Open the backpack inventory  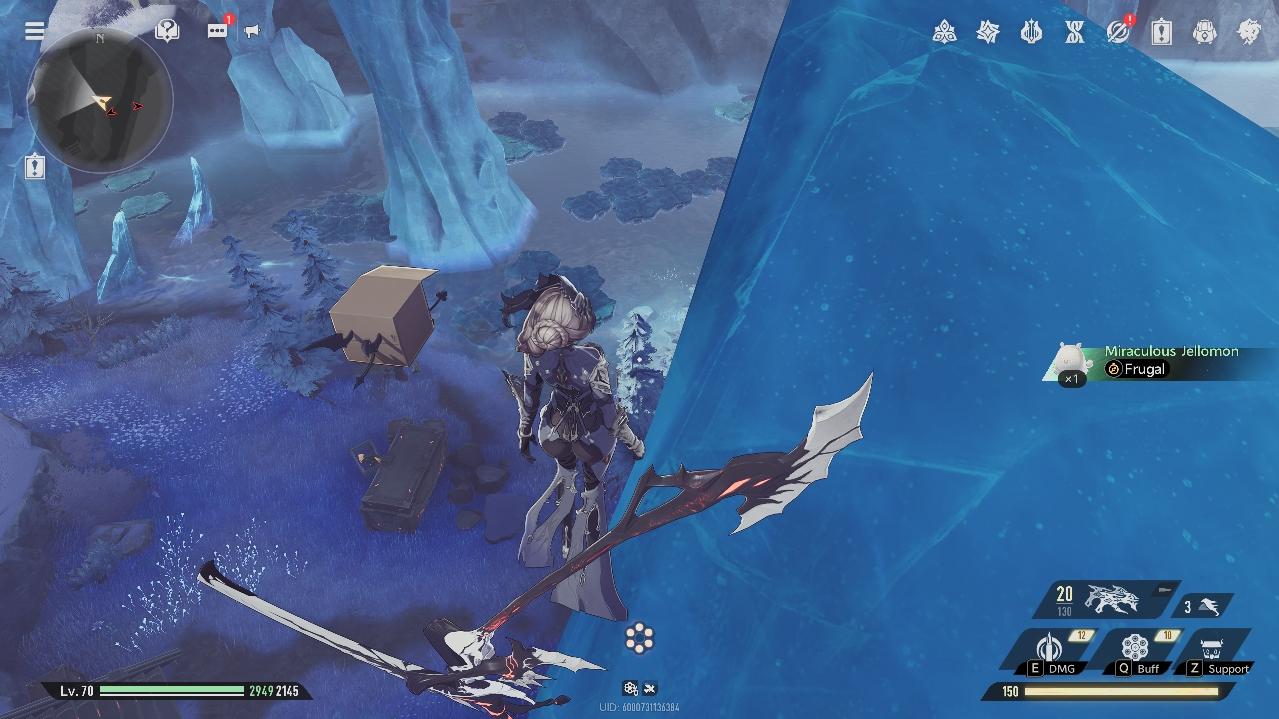(x=1205, y=33)
